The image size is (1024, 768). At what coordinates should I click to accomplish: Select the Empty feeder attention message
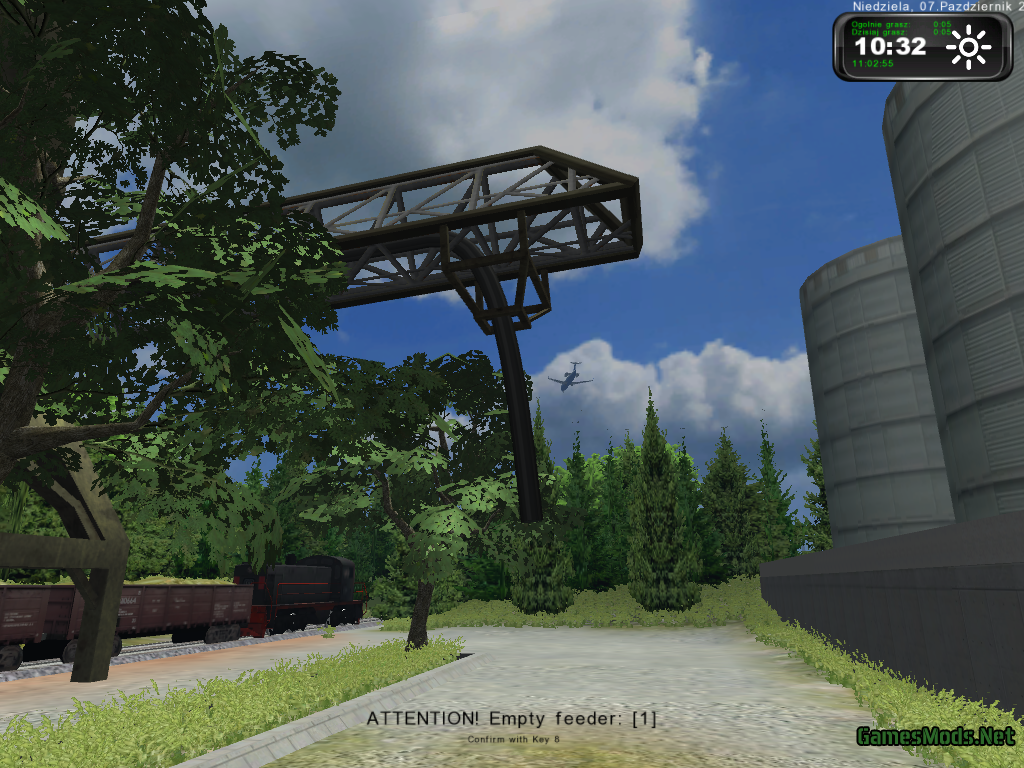click(511, 718)
